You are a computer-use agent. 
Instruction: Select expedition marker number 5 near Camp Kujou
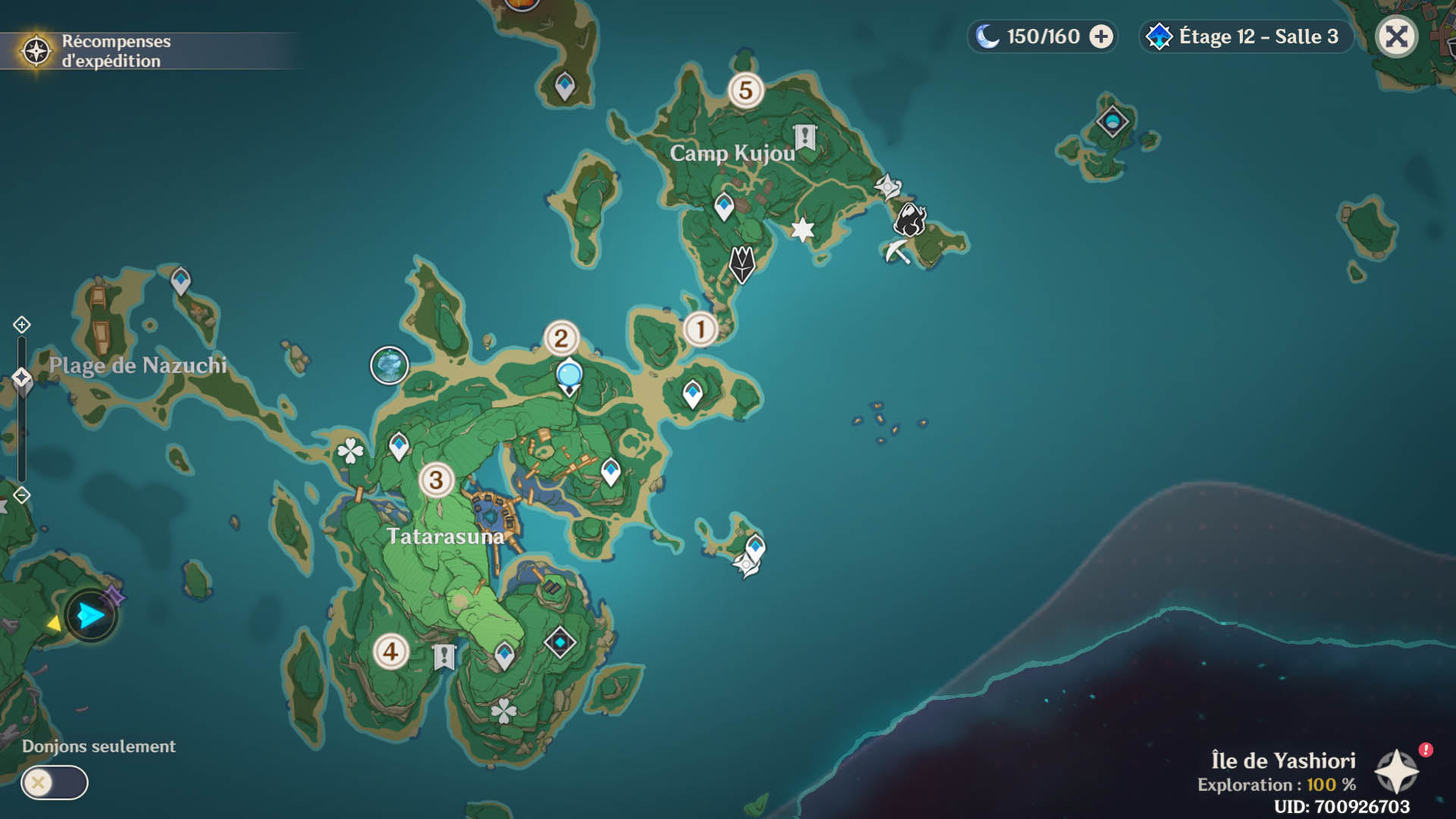click(x=745, y=90)
